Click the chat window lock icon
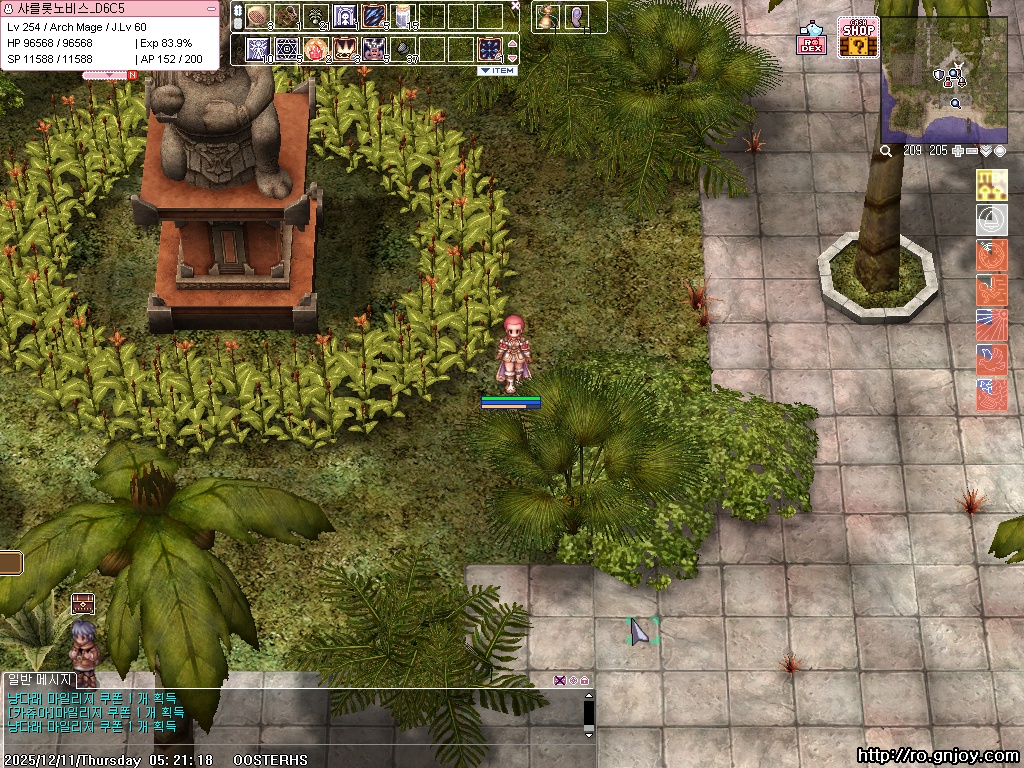Image resolution: width=1024 pixels, height=768 pixels. (584, 680)
